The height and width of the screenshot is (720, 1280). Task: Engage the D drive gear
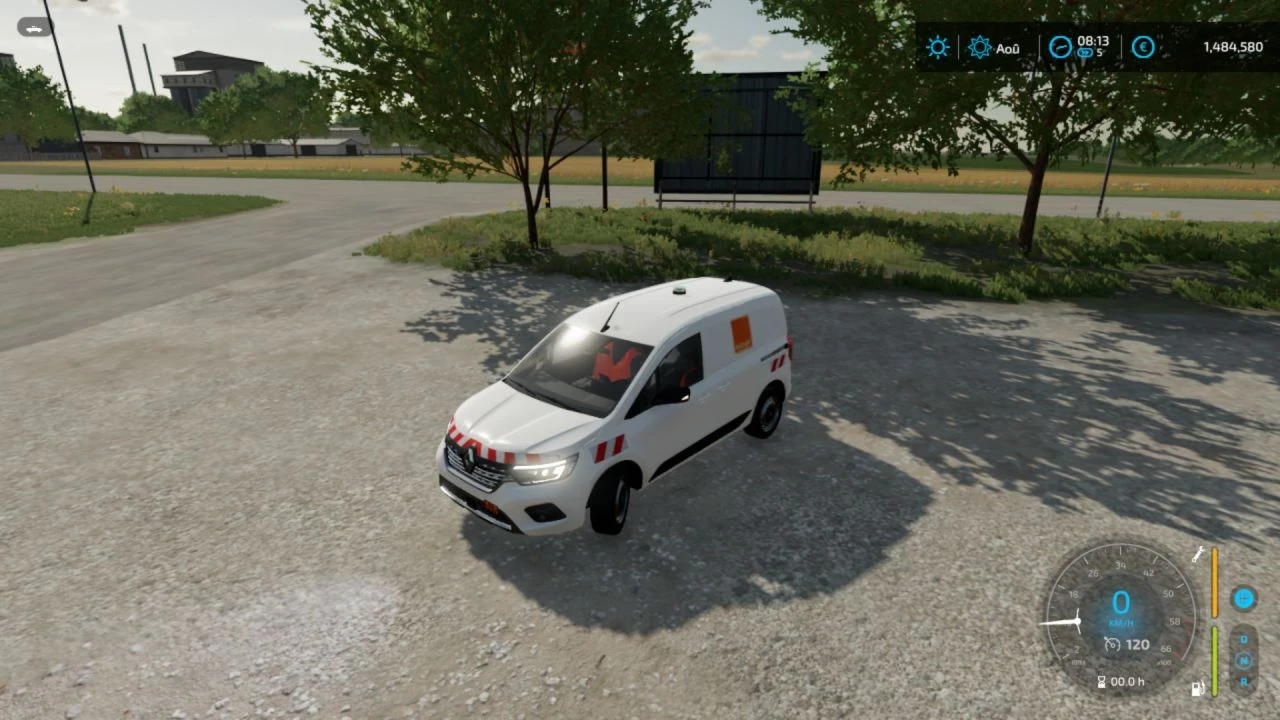point(1243,639)
